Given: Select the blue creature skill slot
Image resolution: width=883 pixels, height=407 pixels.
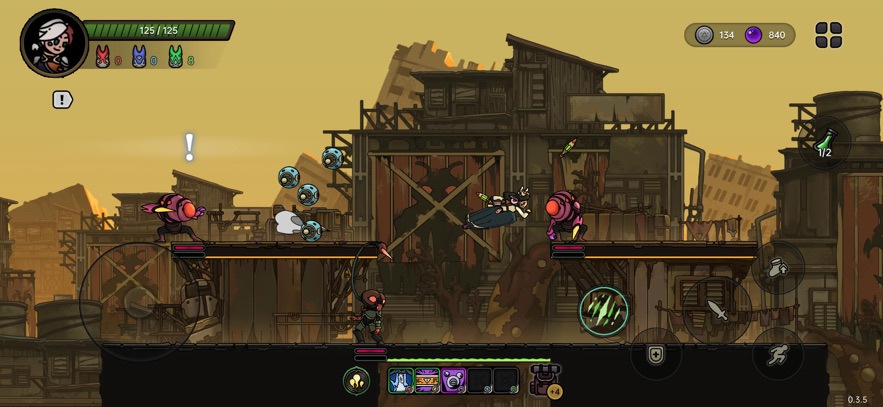Looking at the screenshot, I should (x=401, y=381).
